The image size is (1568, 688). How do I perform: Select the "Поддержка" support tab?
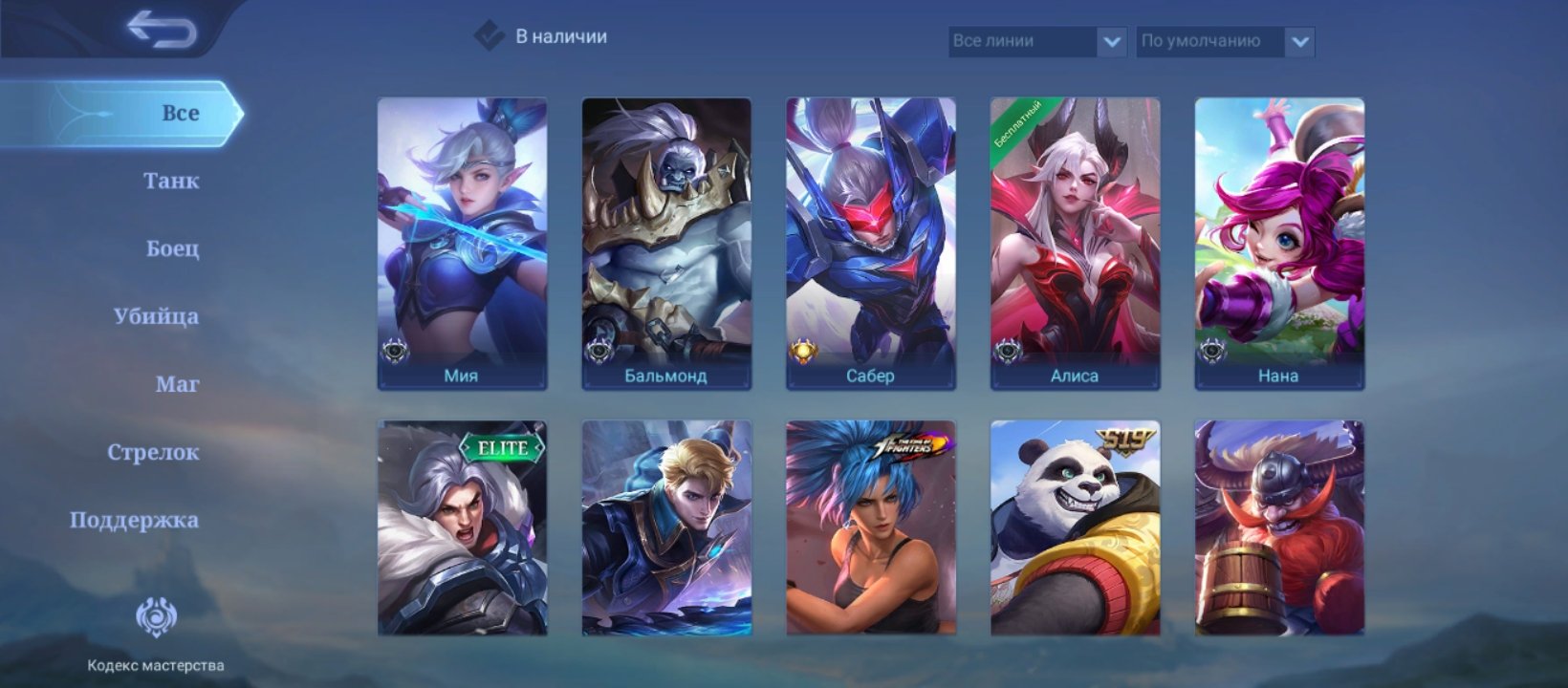point(134,520)
